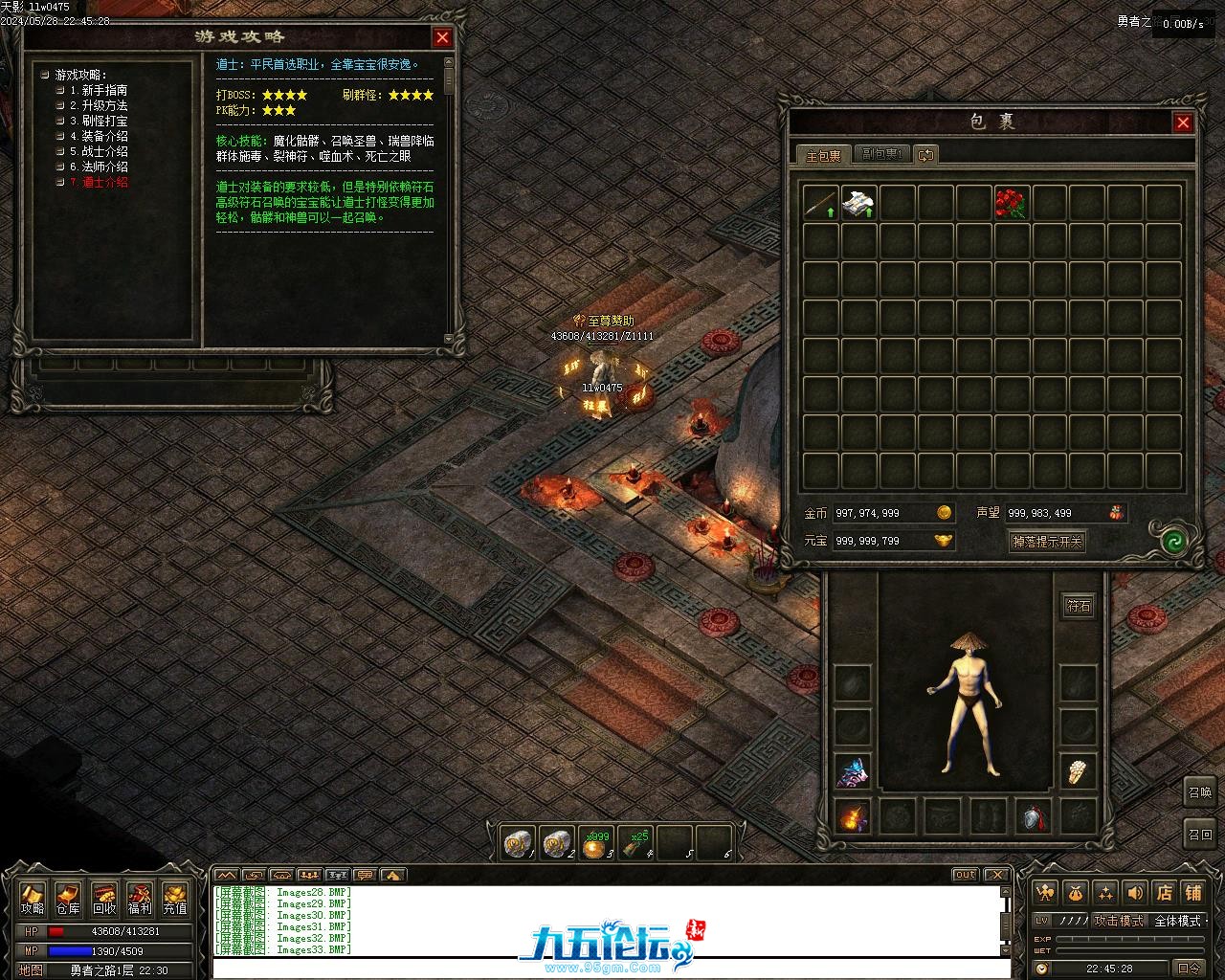1225x980 pixels.
Task: Close the 包裹 inventory window
Action: (x=1183, y=122)
